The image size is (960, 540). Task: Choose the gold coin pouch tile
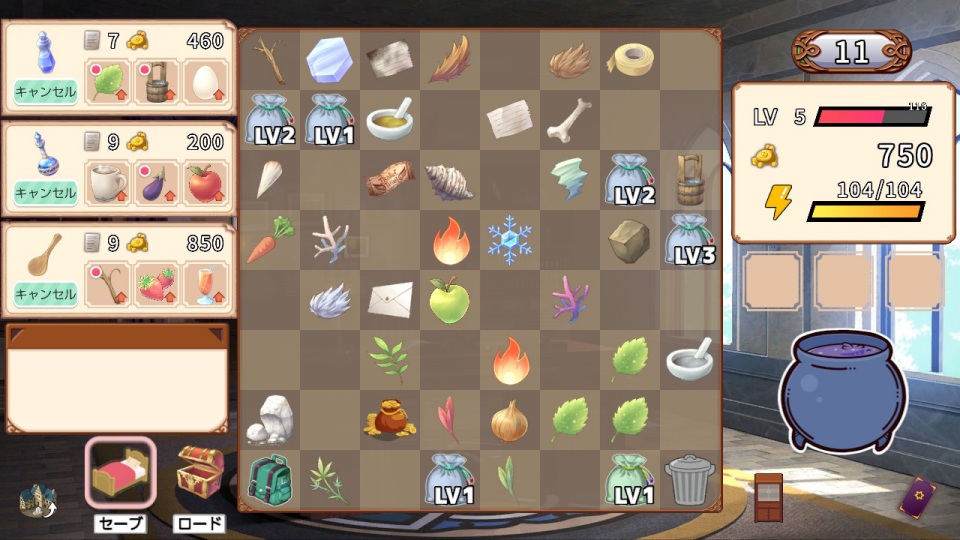[x=389, y=420]
